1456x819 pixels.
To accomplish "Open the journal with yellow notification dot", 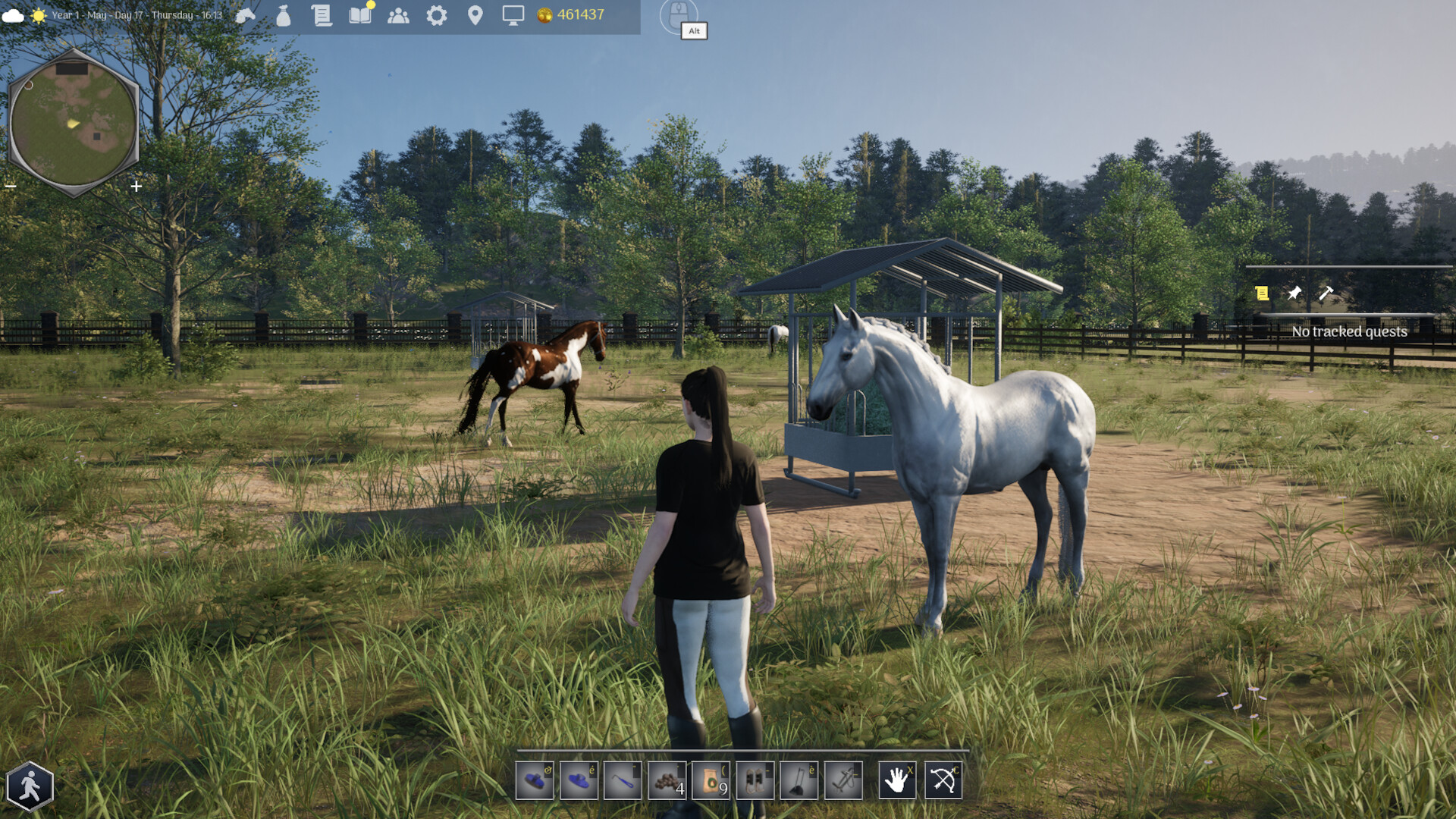I will click(x=359, y=14).
